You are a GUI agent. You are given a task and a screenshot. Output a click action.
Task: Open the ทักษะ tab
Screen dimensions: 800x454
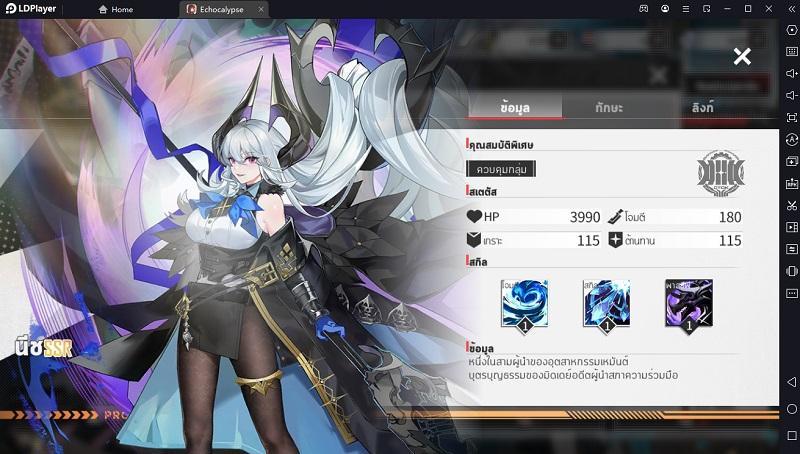click(x=609, y=107)
